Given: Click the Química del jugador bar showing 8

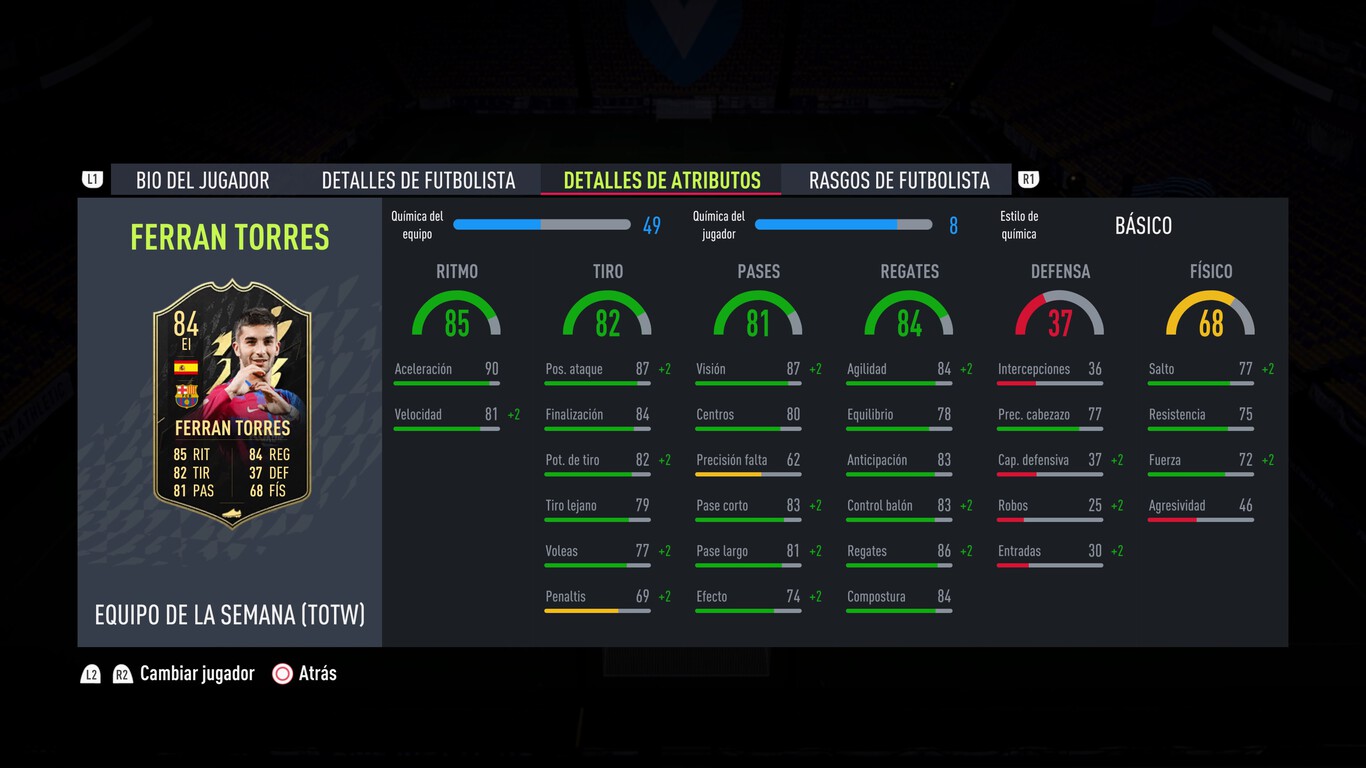Looking at the screenshot, I should click(x=843, y=225).
